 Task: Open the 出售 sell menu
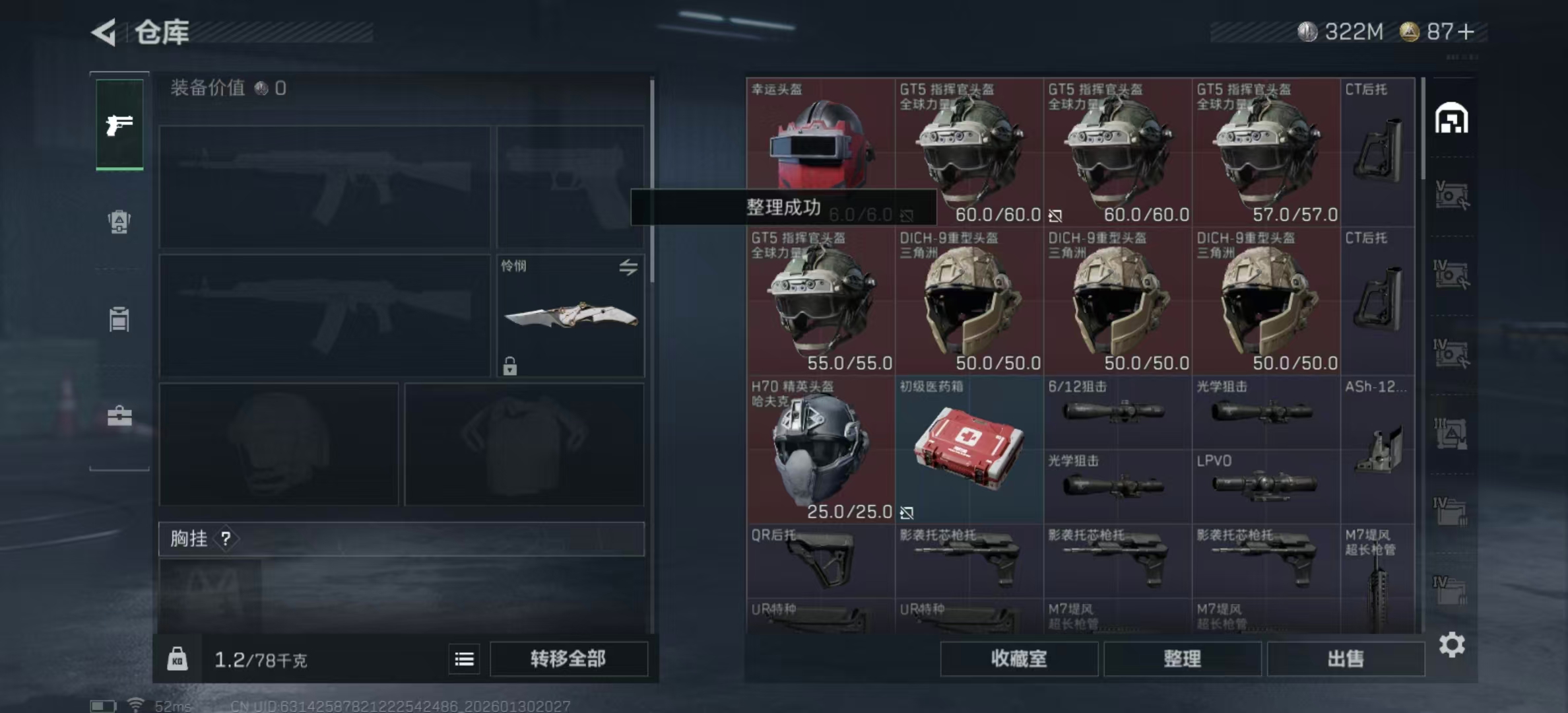pos(1345,658)
